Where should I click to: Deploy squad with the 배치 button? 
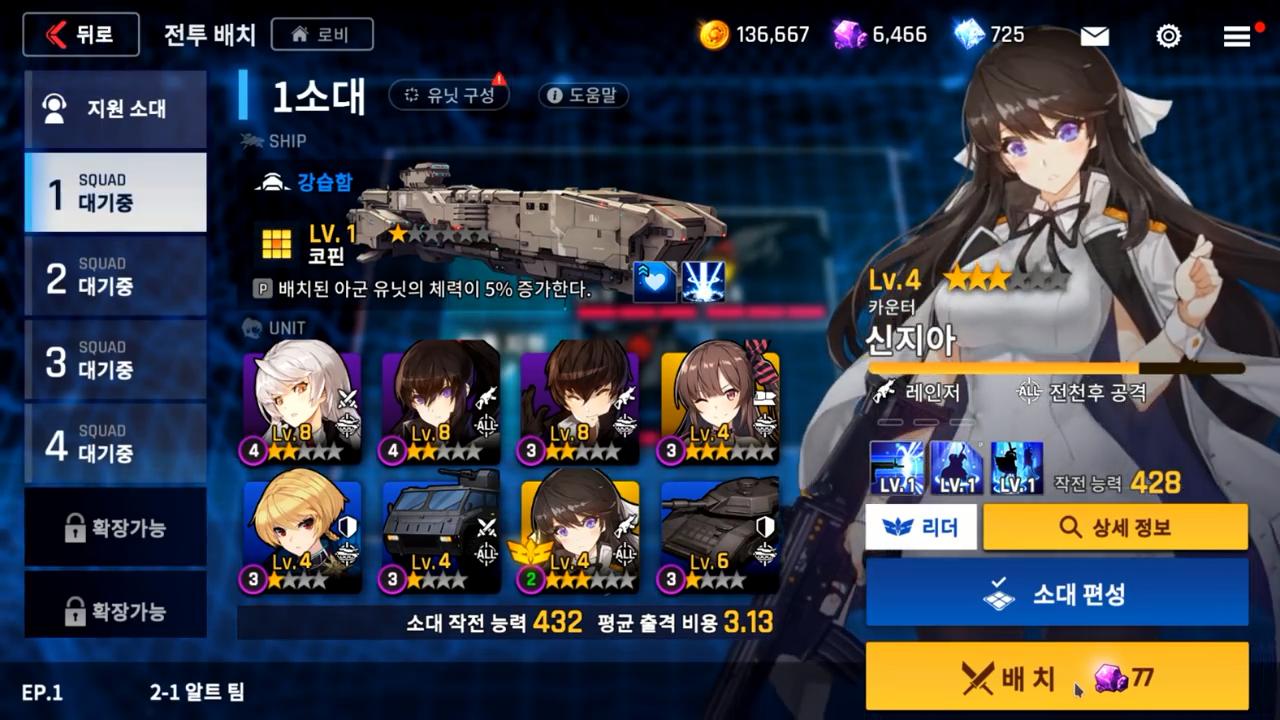[1056, 677]
